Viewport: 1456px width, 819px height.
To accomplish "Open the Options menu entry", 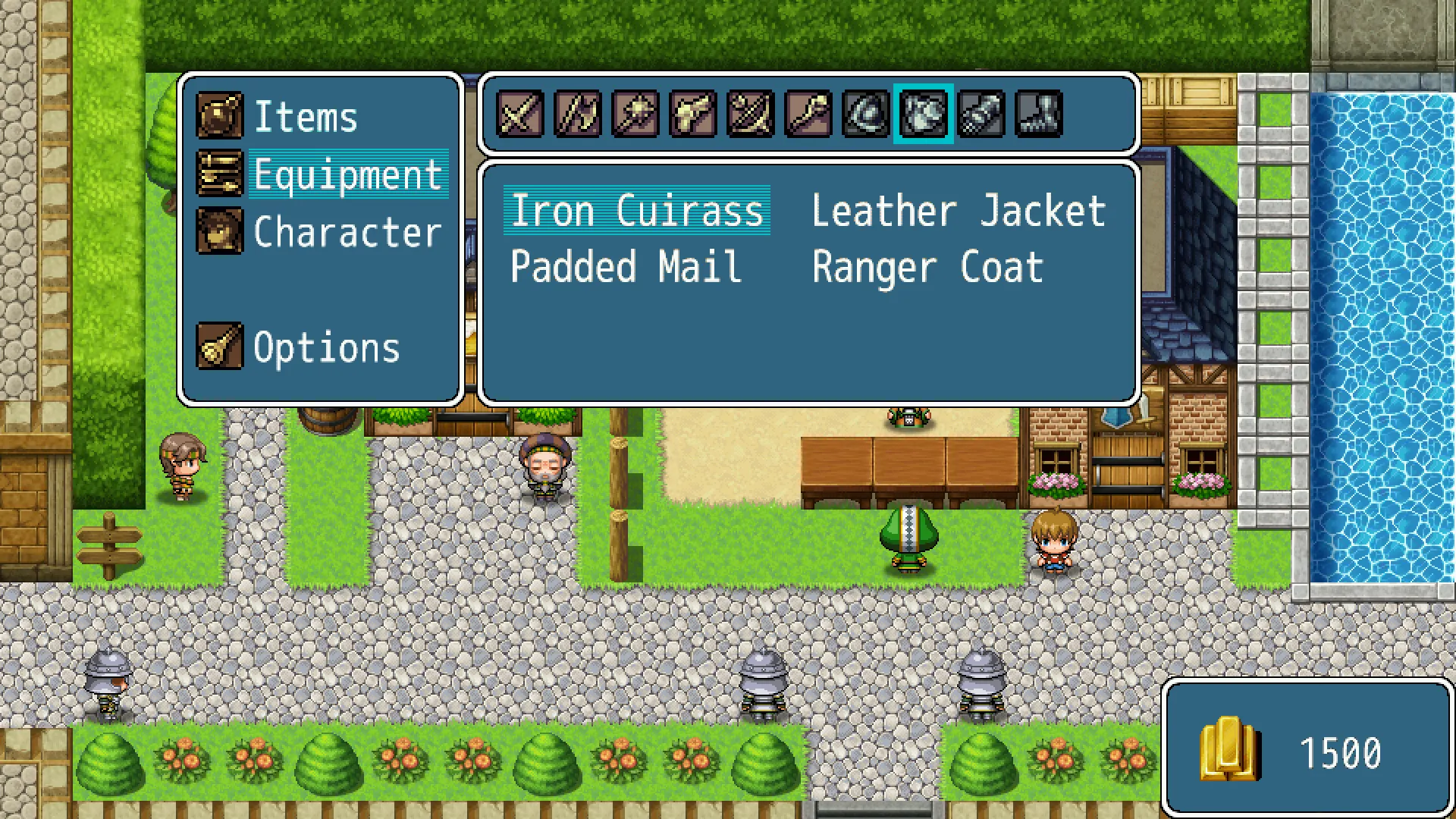I will (326, 348).
